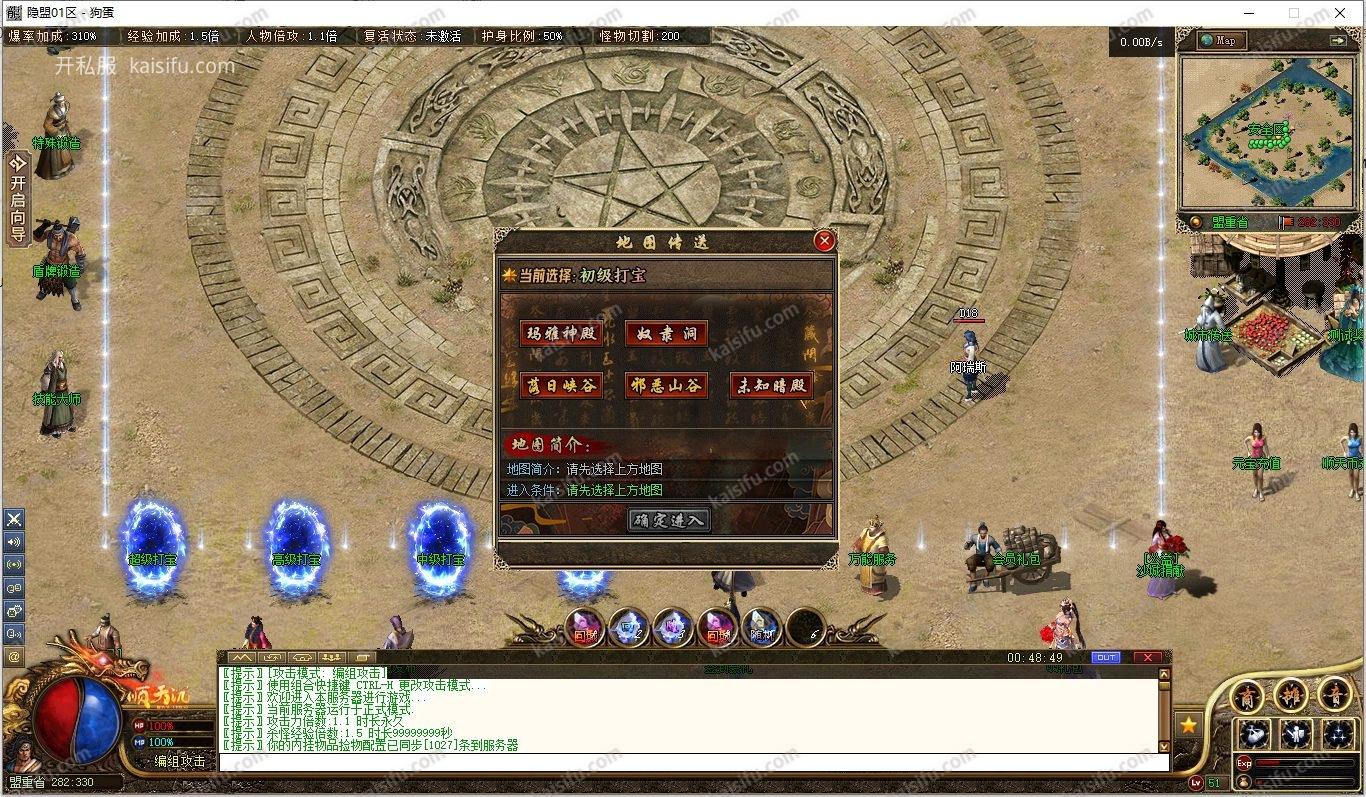
Task: Close the game window
Action: click(x=1341, y=13)
